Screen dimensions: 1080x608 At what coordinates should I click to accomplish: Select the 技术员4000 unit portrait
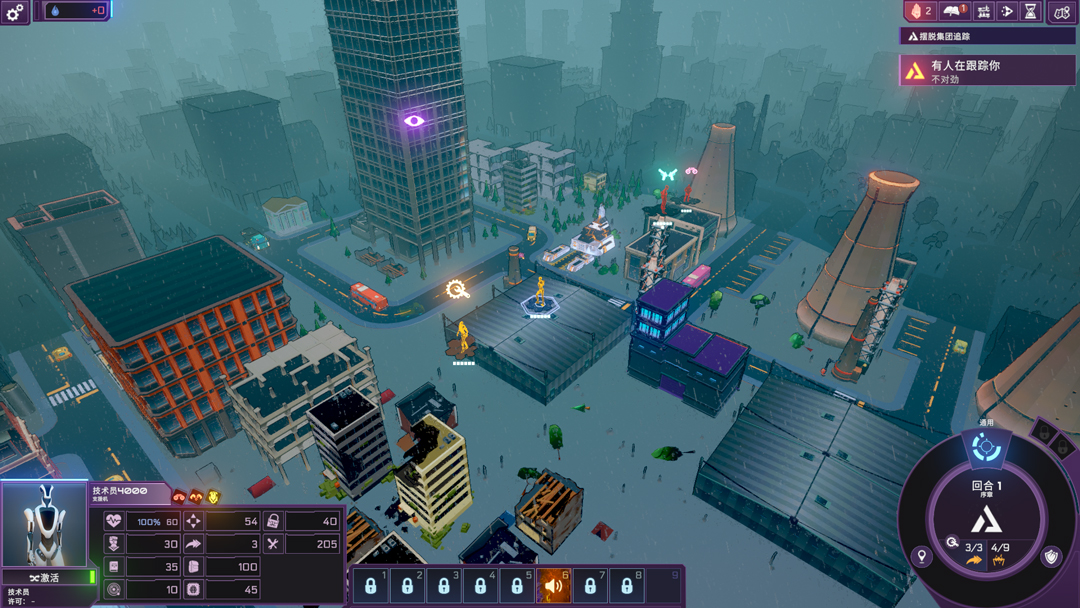(44, 526)
